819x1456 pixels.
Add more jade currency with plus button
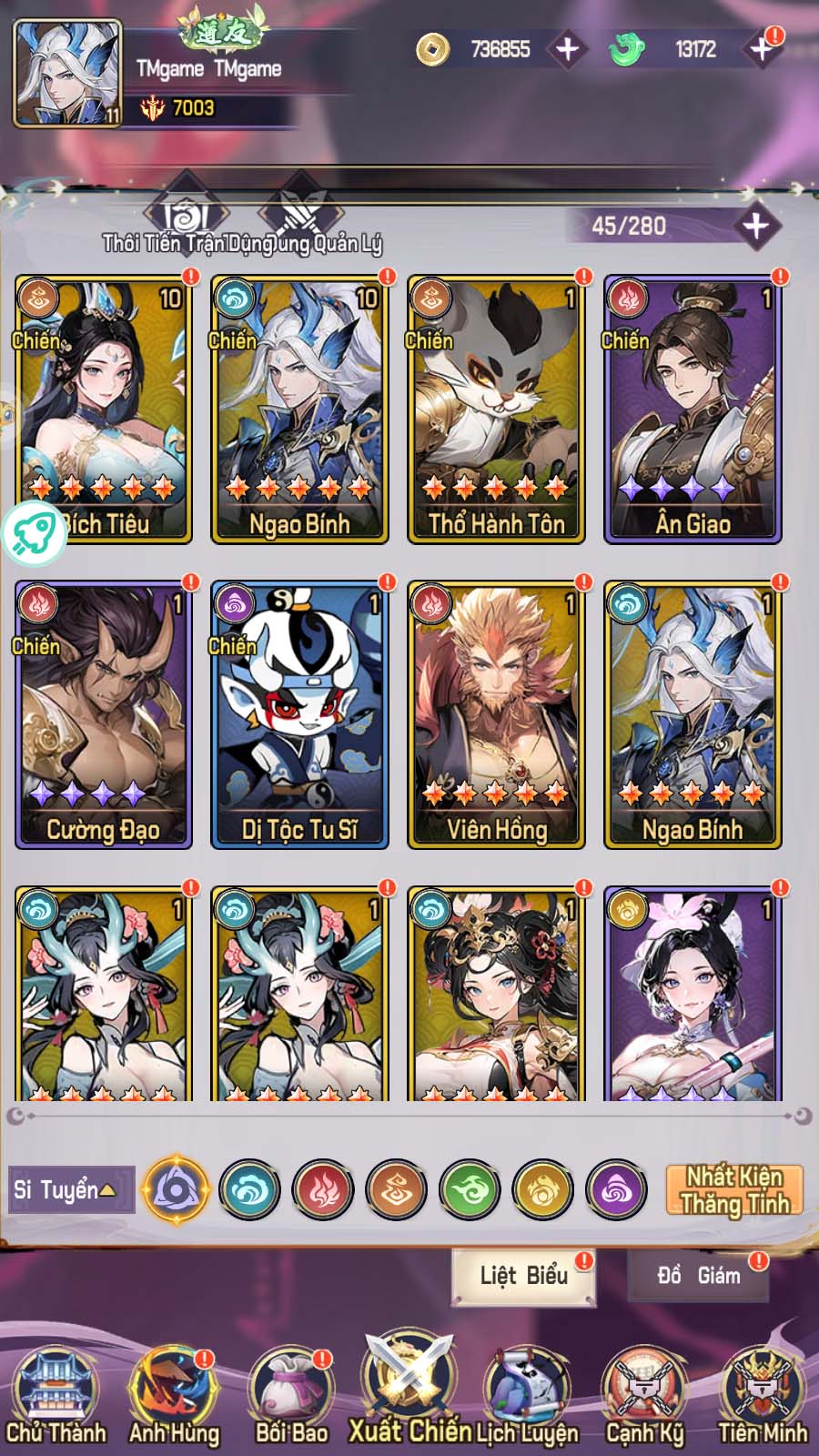point(761,49)
